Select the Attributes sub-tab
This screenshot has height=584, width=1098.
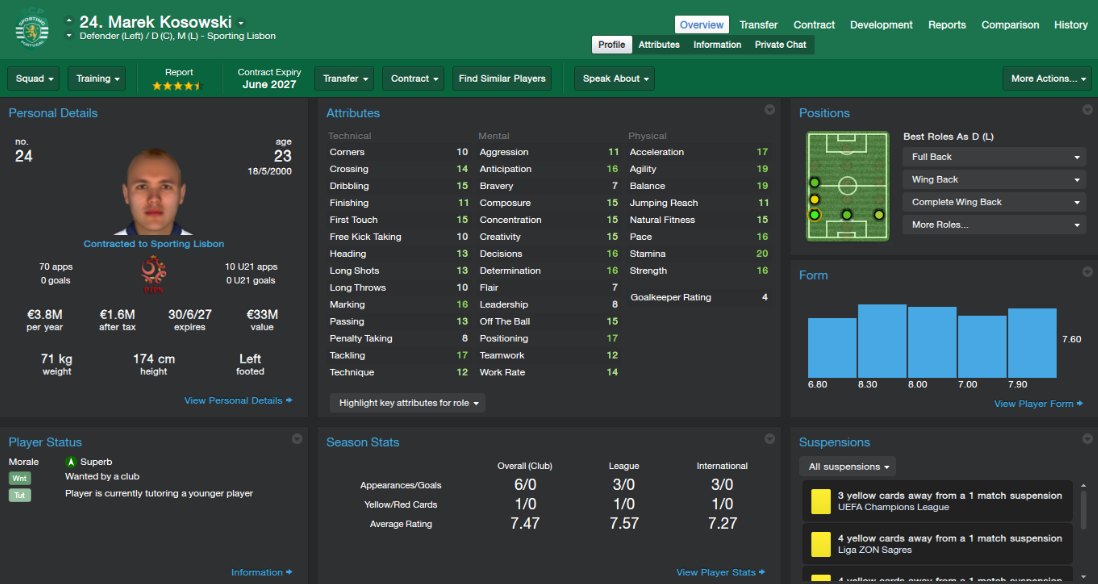click(x=659, y=45)
